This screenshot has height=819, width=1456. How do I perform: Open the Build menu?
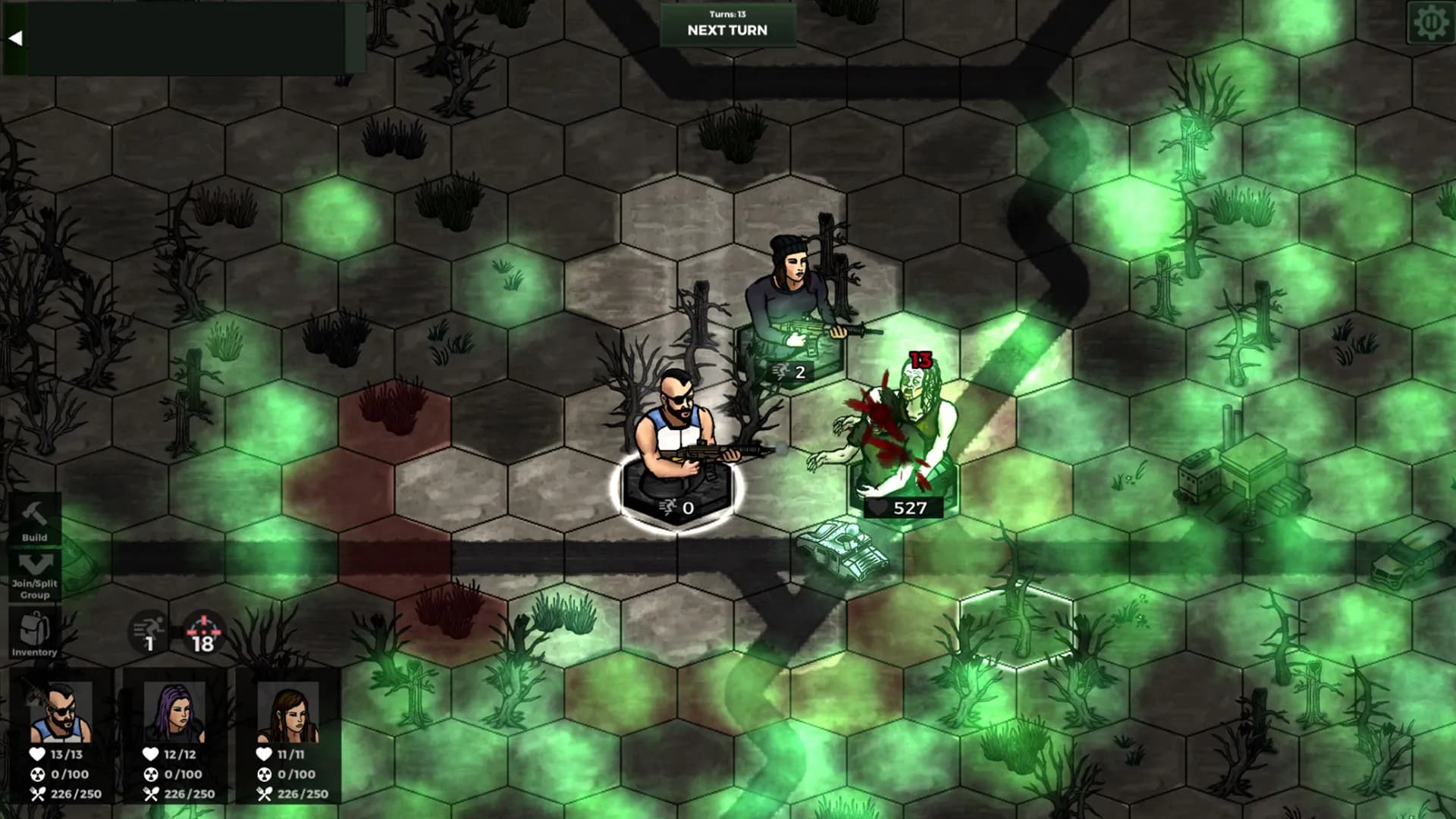(x=34, y=520)
